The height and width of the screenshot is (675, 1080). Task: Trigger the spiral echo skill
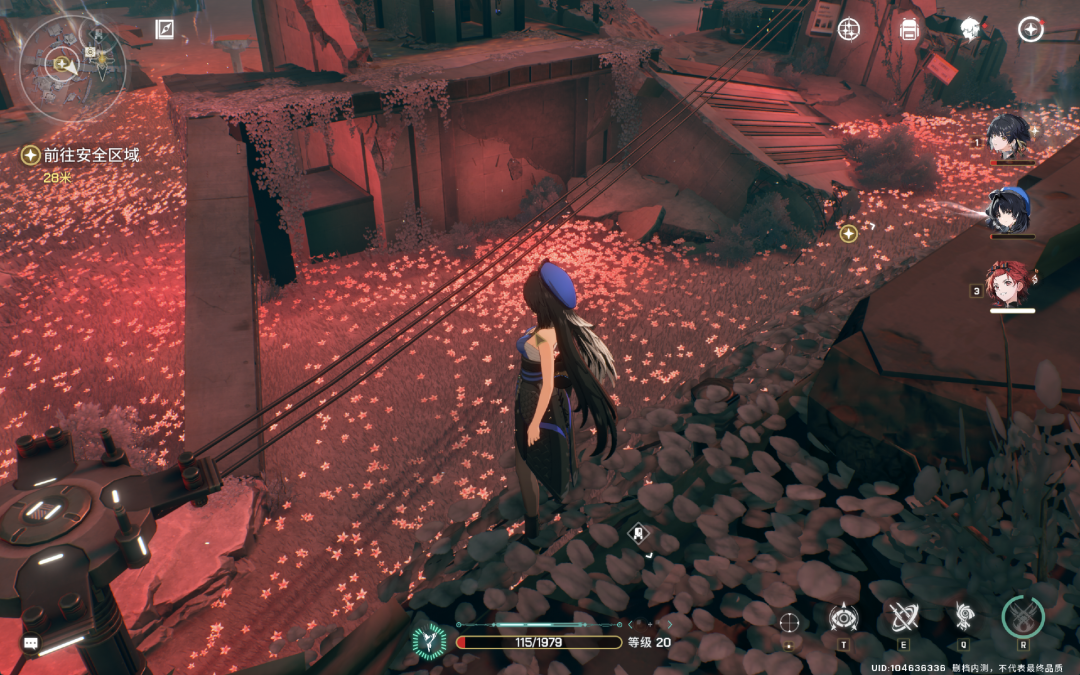(964, 616)
